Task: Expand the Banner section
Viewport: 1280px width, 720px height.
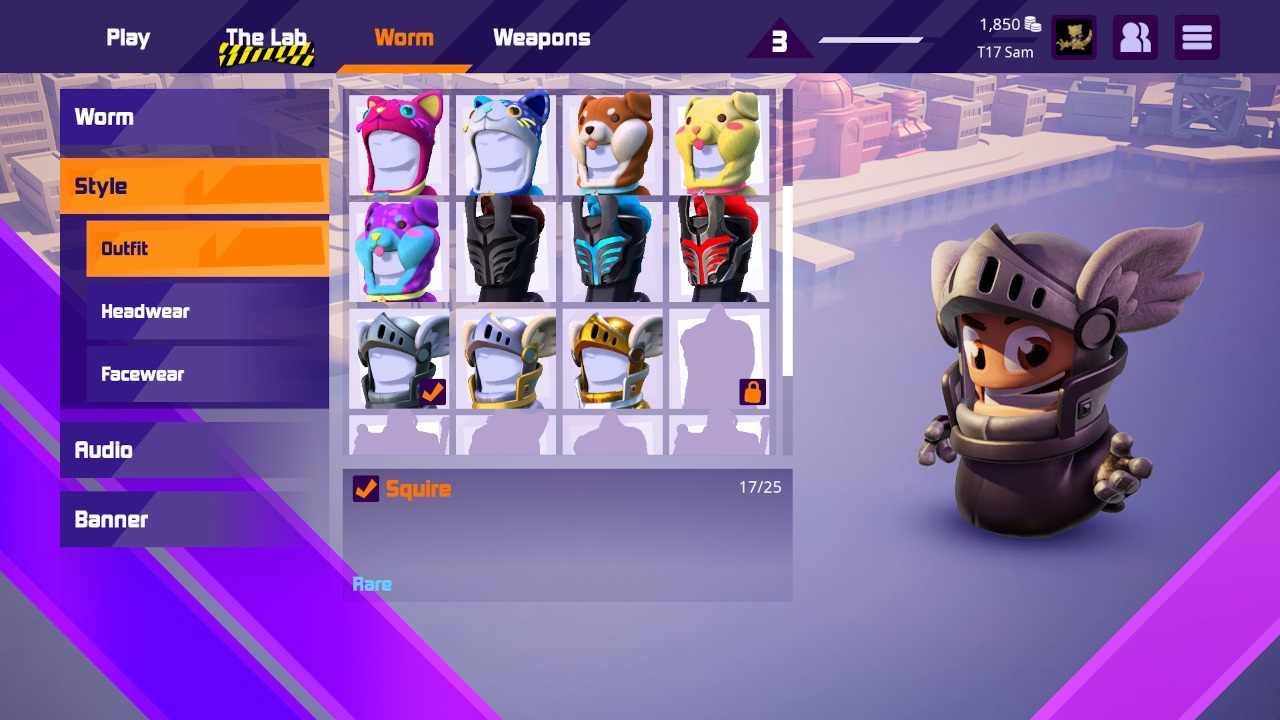Action: [x=193, y=519]
